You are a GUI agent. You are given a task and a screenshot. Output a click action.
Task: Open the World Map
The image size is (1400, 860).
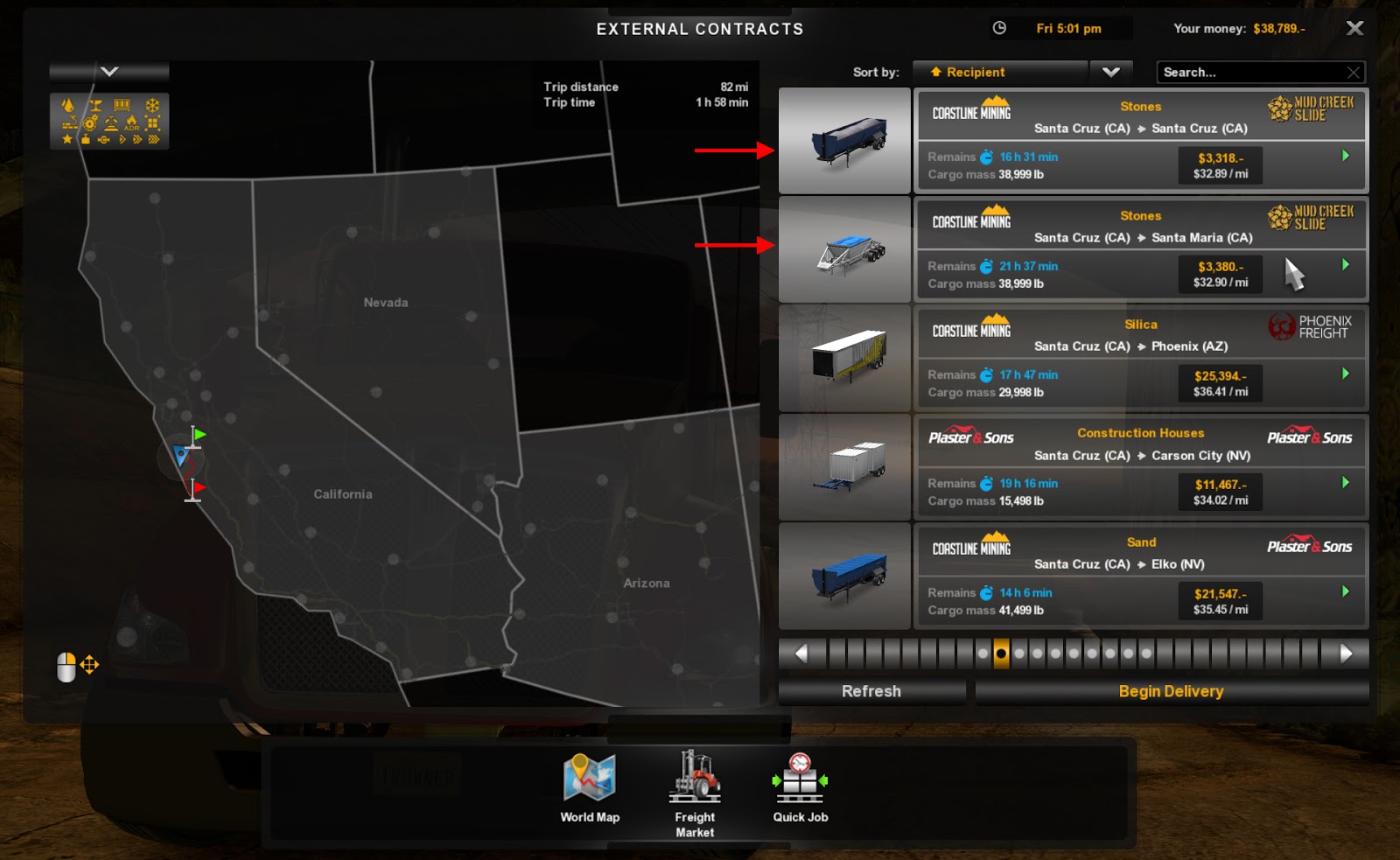590,788
